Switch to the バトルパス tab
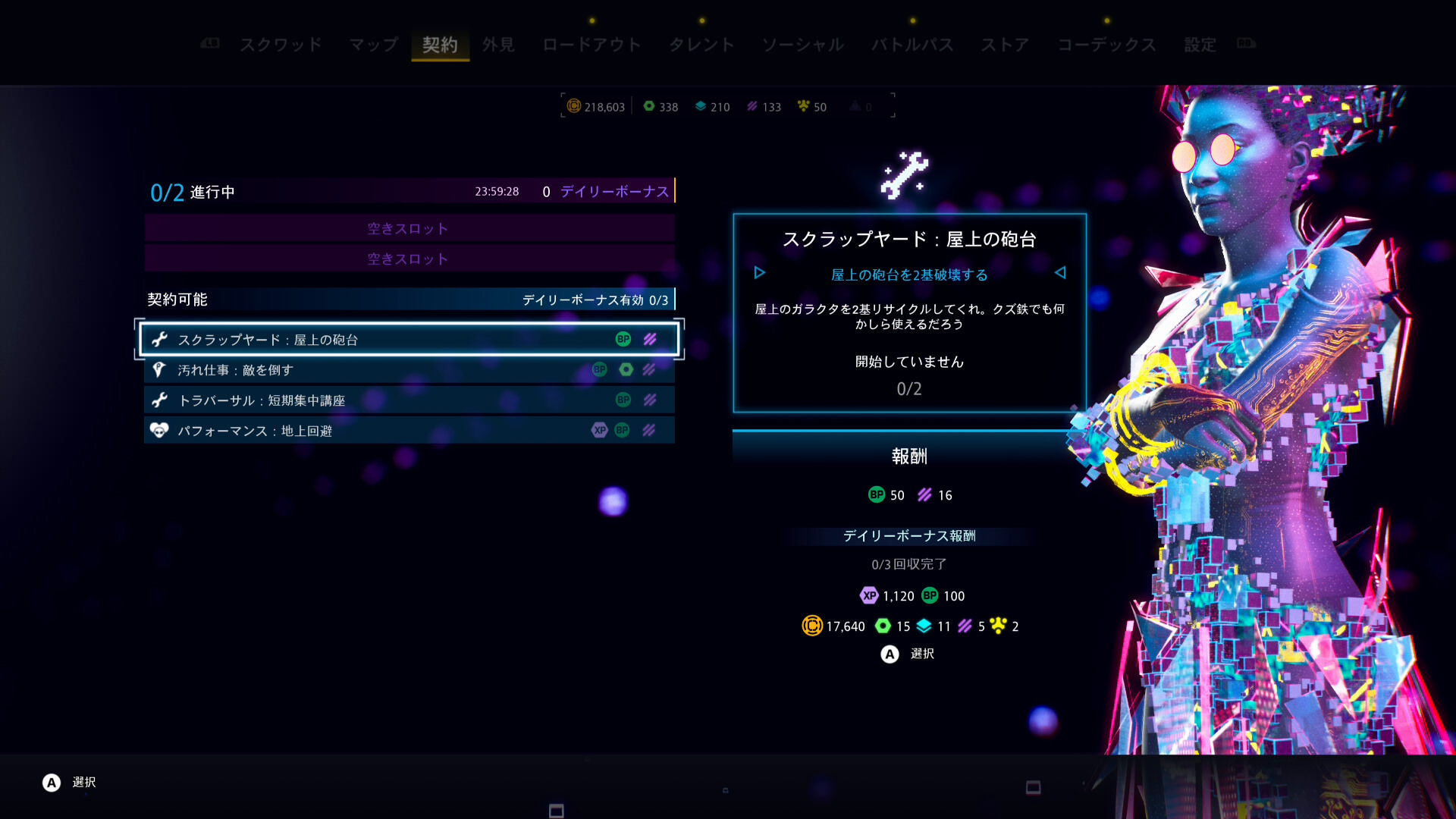Viewport: 1456px width, 819px height. pyautogui.click(x=912, y=45)
